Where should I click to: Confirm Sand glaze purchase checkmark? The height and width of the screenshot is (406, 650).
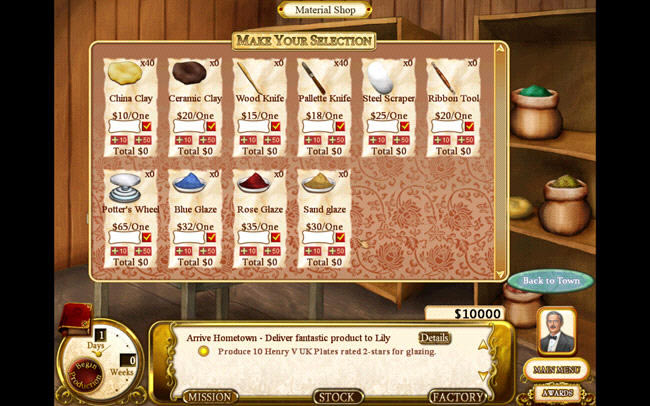[340, 238]
